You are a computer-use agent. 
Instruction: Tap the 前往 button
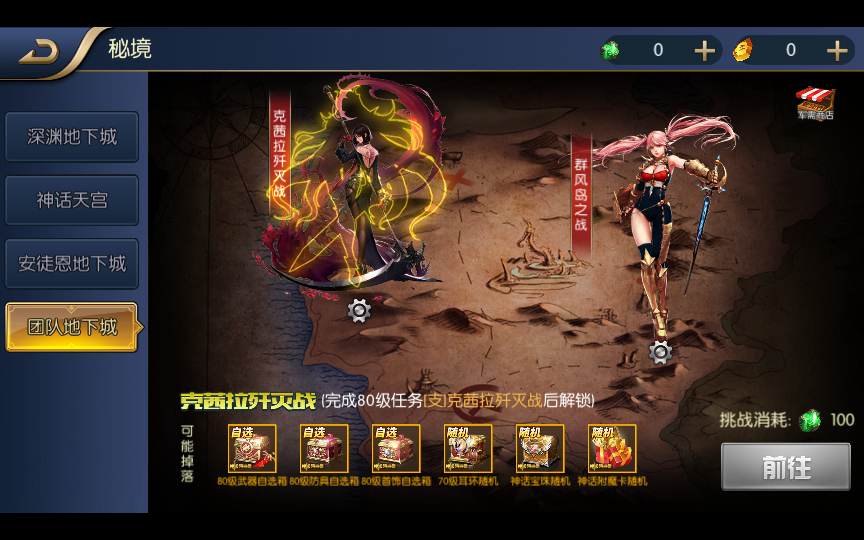click(786, 467)
